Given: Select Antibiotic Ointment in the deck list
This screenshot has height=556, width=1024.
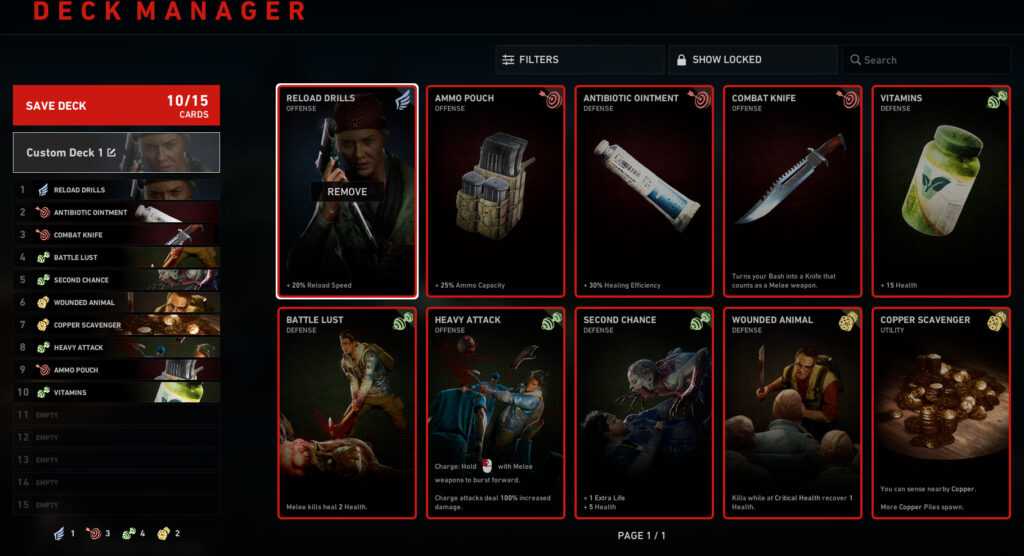Looking at the screenshot, I should 116,212.
